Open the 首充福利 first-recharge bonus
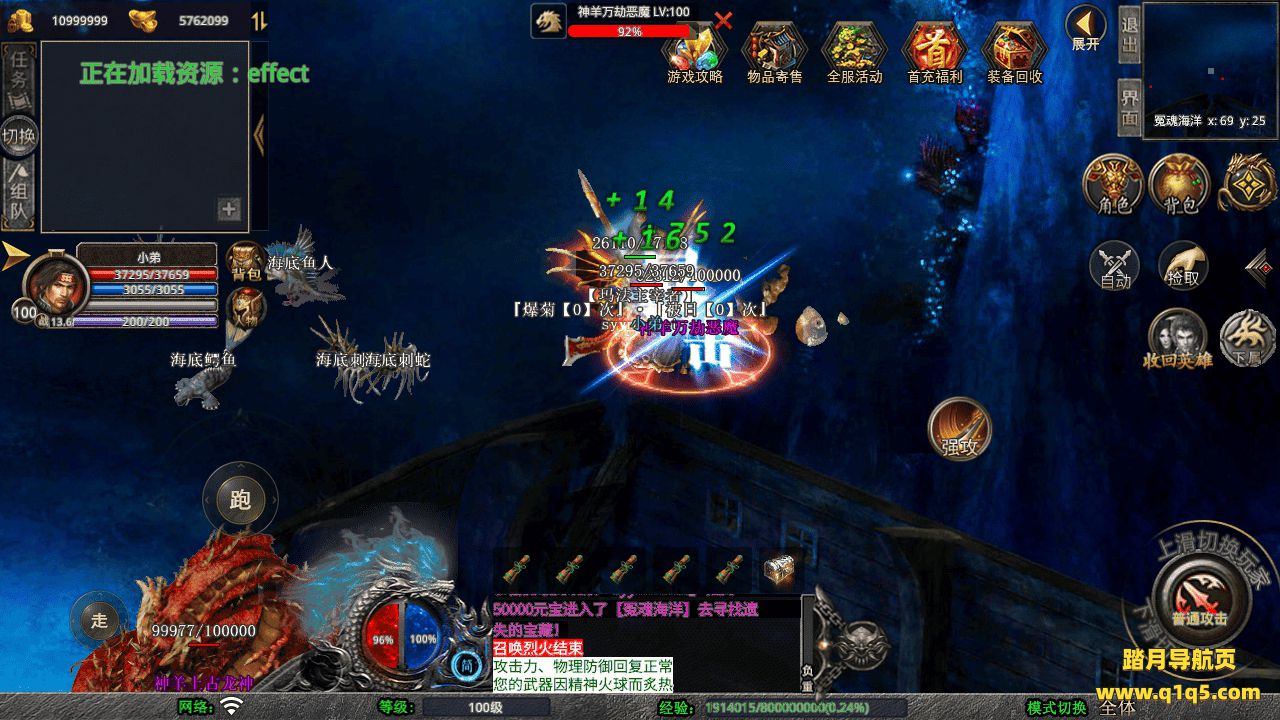Screen dimensions: 1280x720 pyautogui.click(x=934, y=52)
